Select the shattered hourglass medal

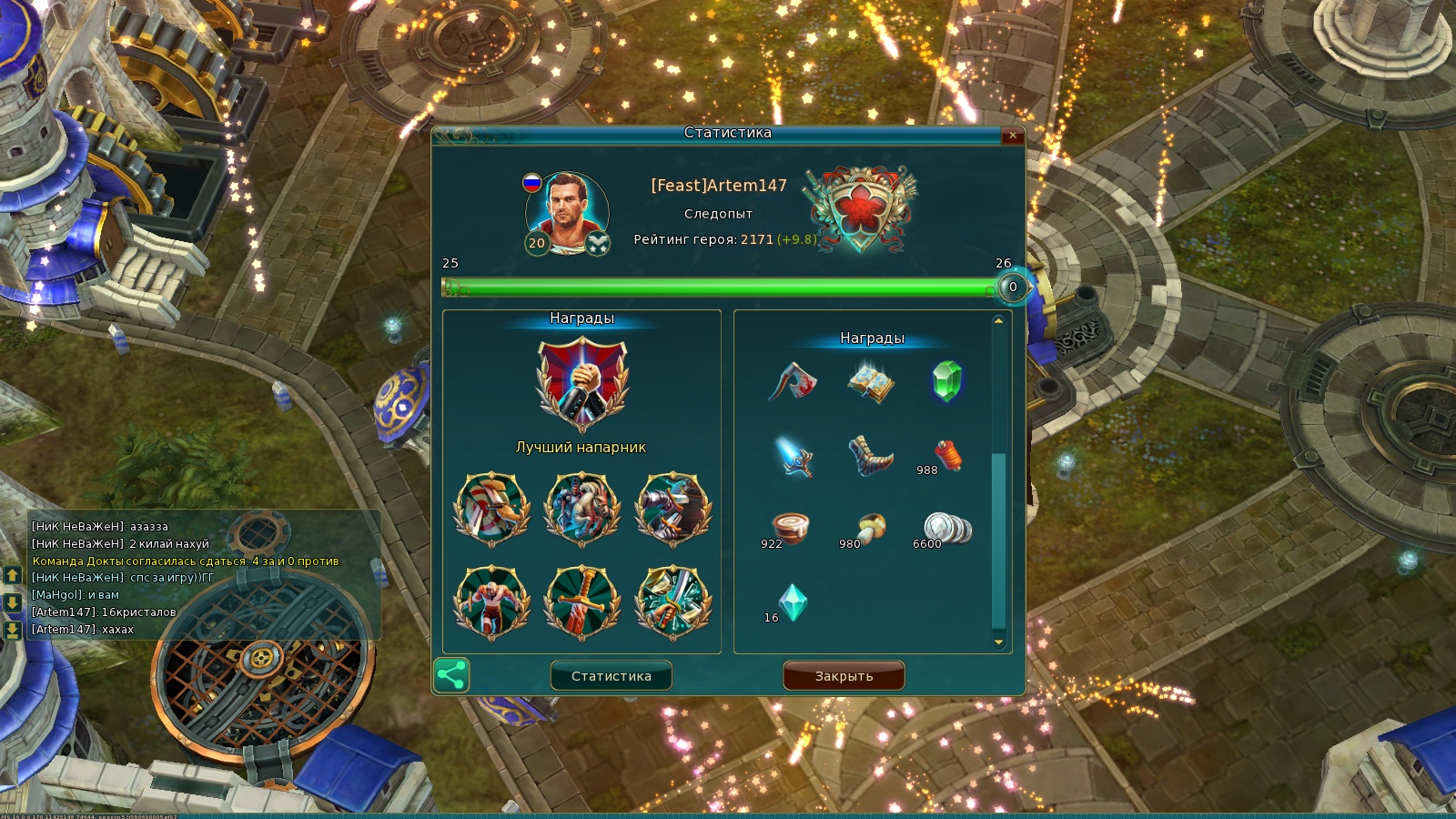point(672,602)
